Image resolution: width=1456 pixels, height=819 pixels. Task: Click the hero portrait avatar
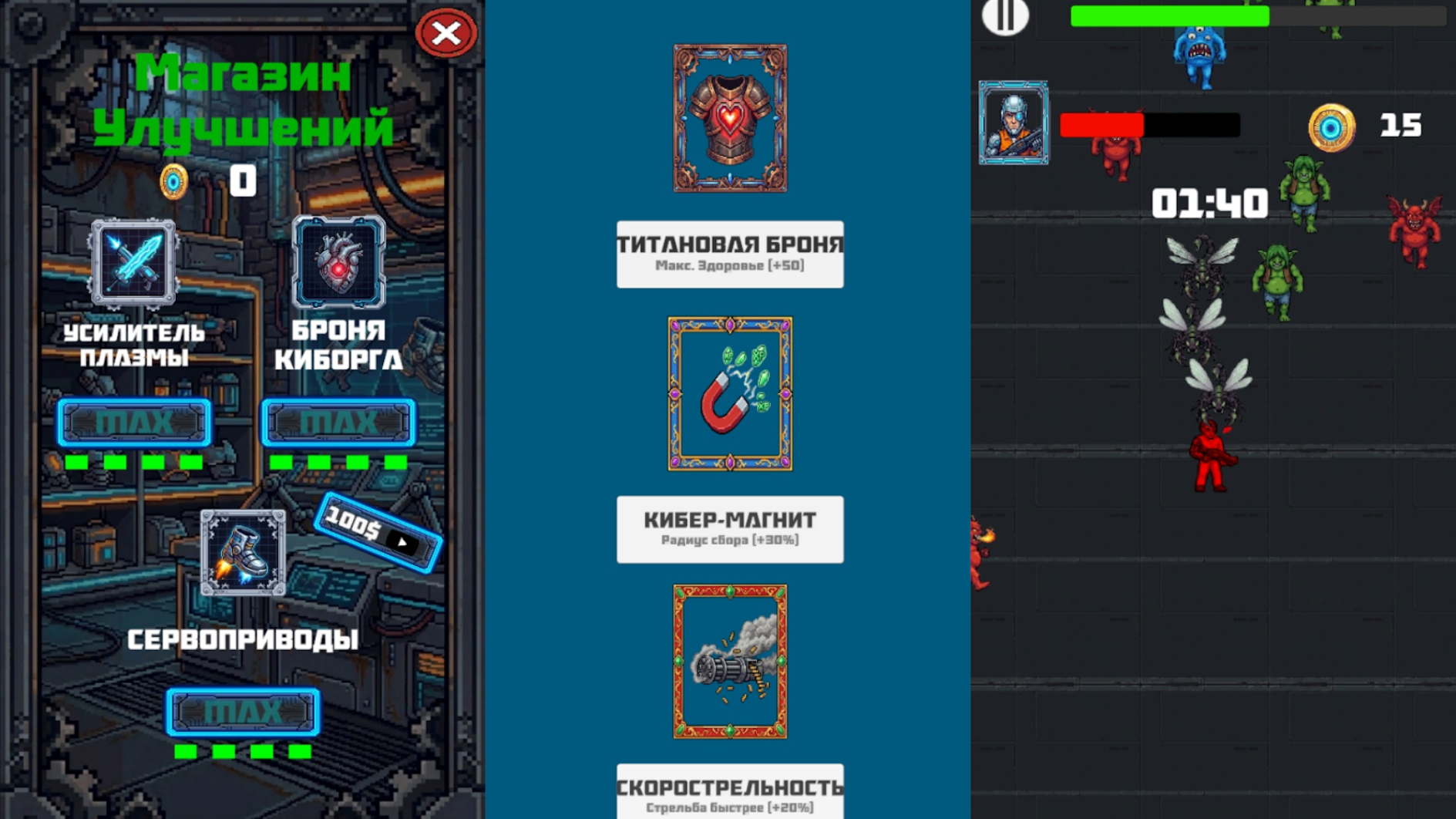click(x=1014, y=121)
